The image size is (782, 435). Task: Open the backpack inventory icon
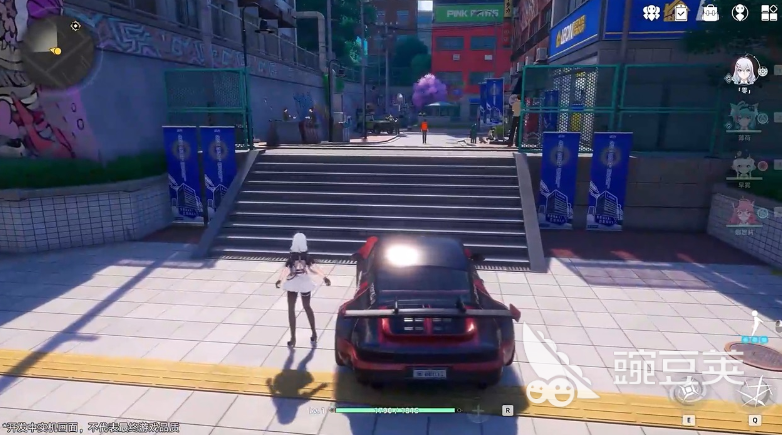click(x=710, y=13)
